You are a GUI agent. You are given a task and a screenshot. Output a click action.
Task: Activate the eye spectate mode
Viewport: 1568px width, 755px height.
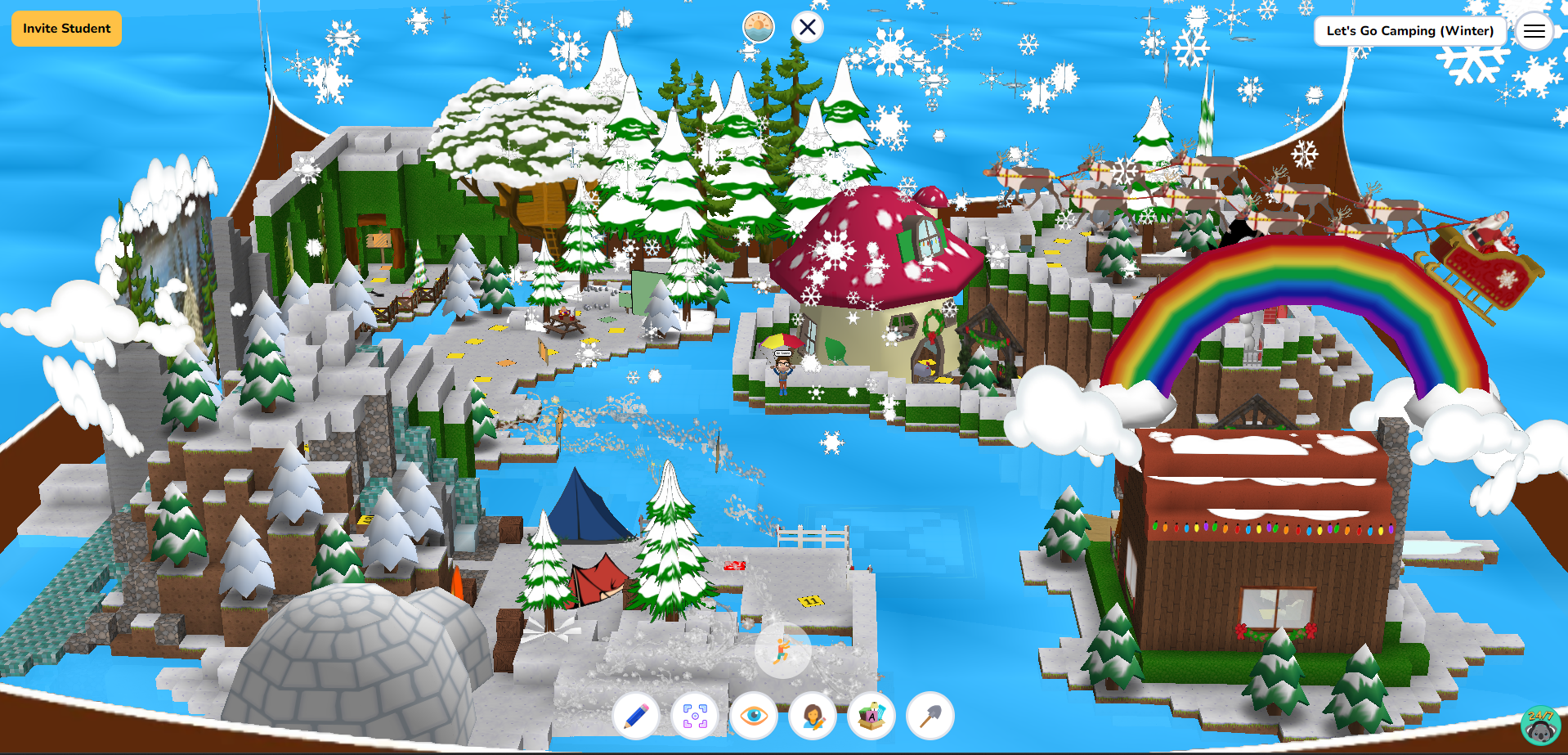click(754, 716)
